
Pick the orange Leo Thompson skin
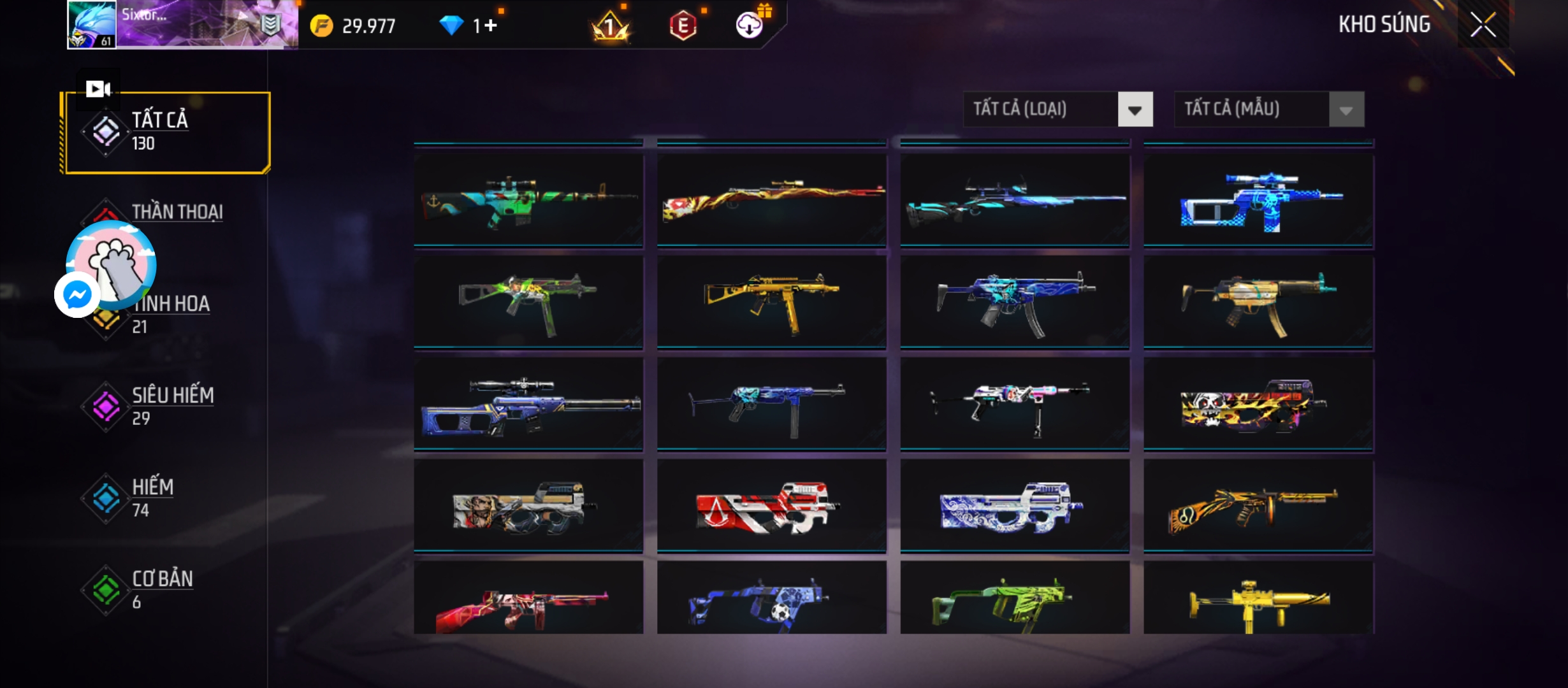(x=1258, y=506)
